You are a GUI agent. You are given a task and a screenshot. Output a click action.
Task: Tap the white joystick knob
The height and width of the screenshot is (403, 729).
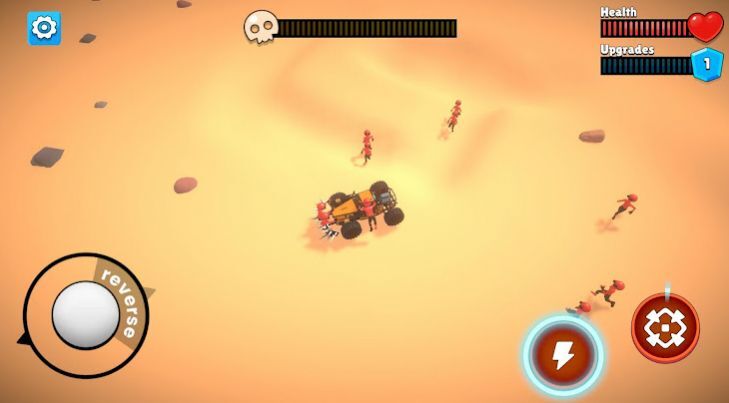pyautogui.click(x=86, y=315)
